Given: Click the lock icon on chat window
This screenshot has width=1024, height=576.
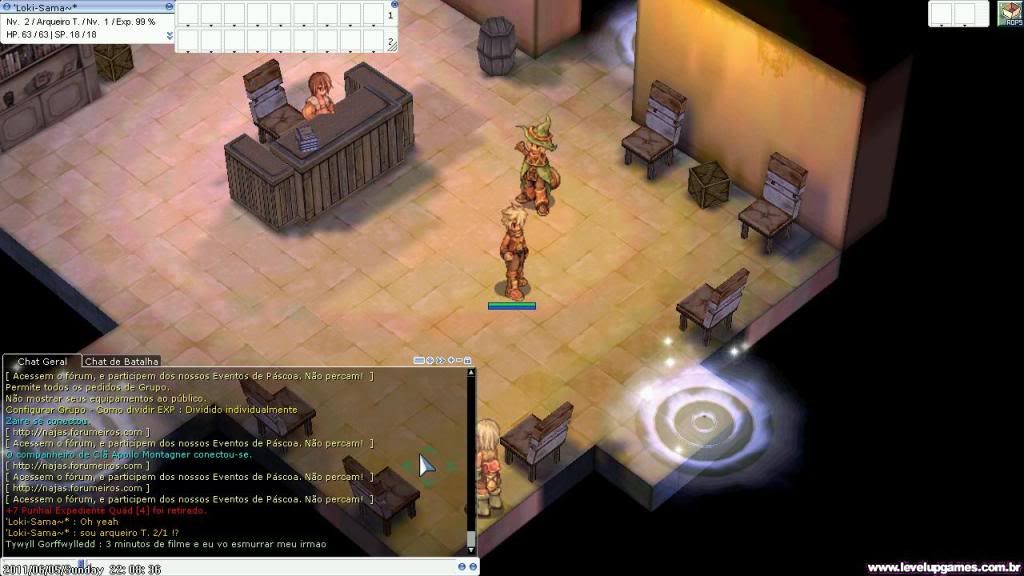Looking at the screenshot, I should click(x=468, y=360).
